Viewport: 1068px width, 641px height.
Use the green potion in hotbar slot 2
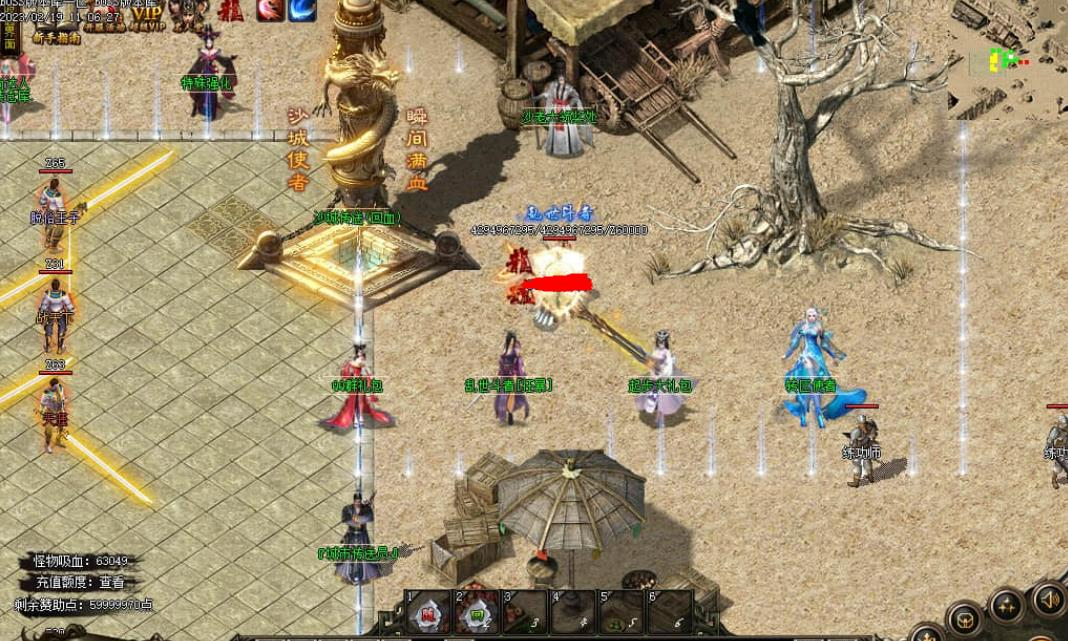click(x=477, y=612)
